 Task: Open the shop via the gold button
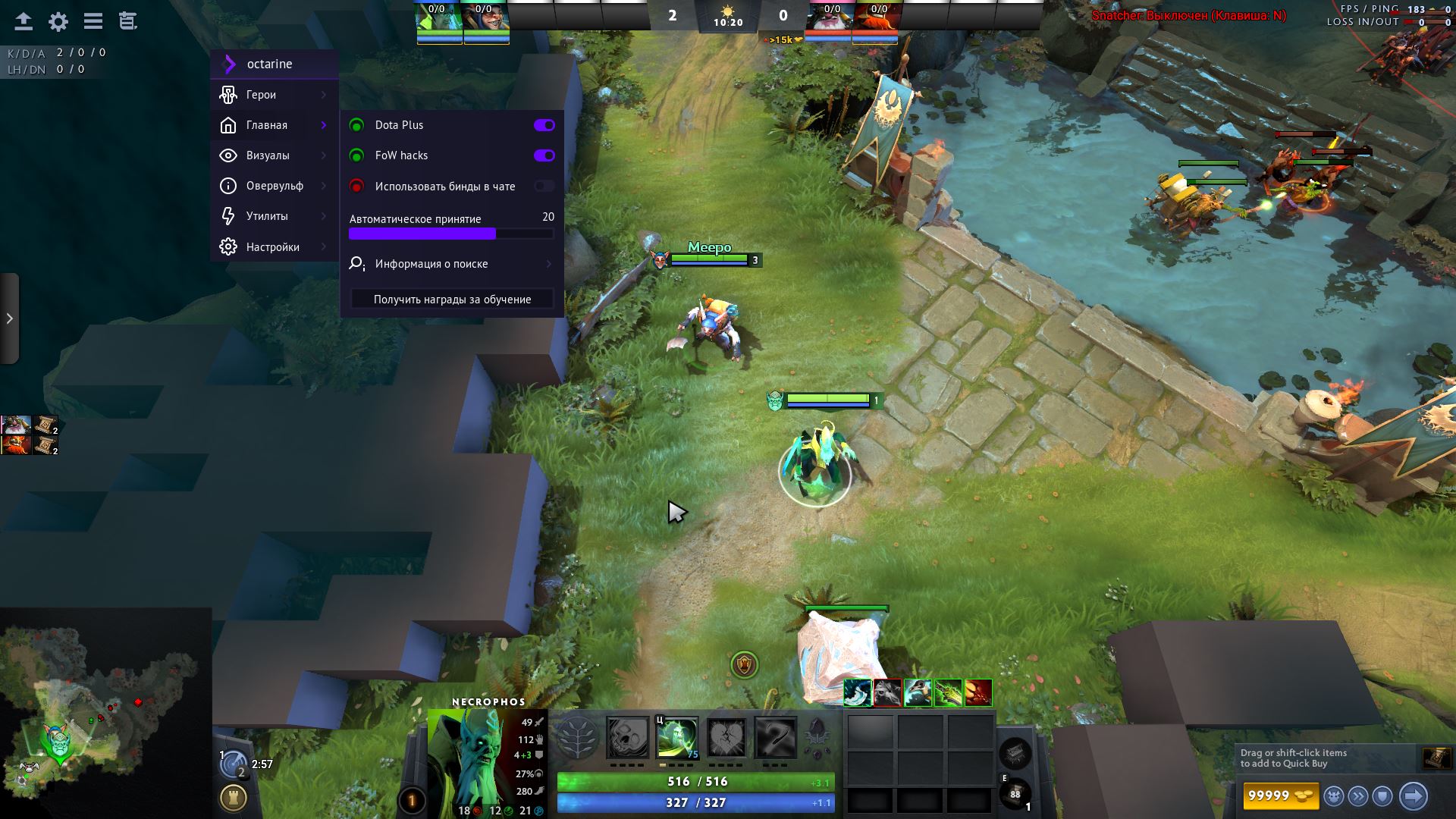(1281, 795)
